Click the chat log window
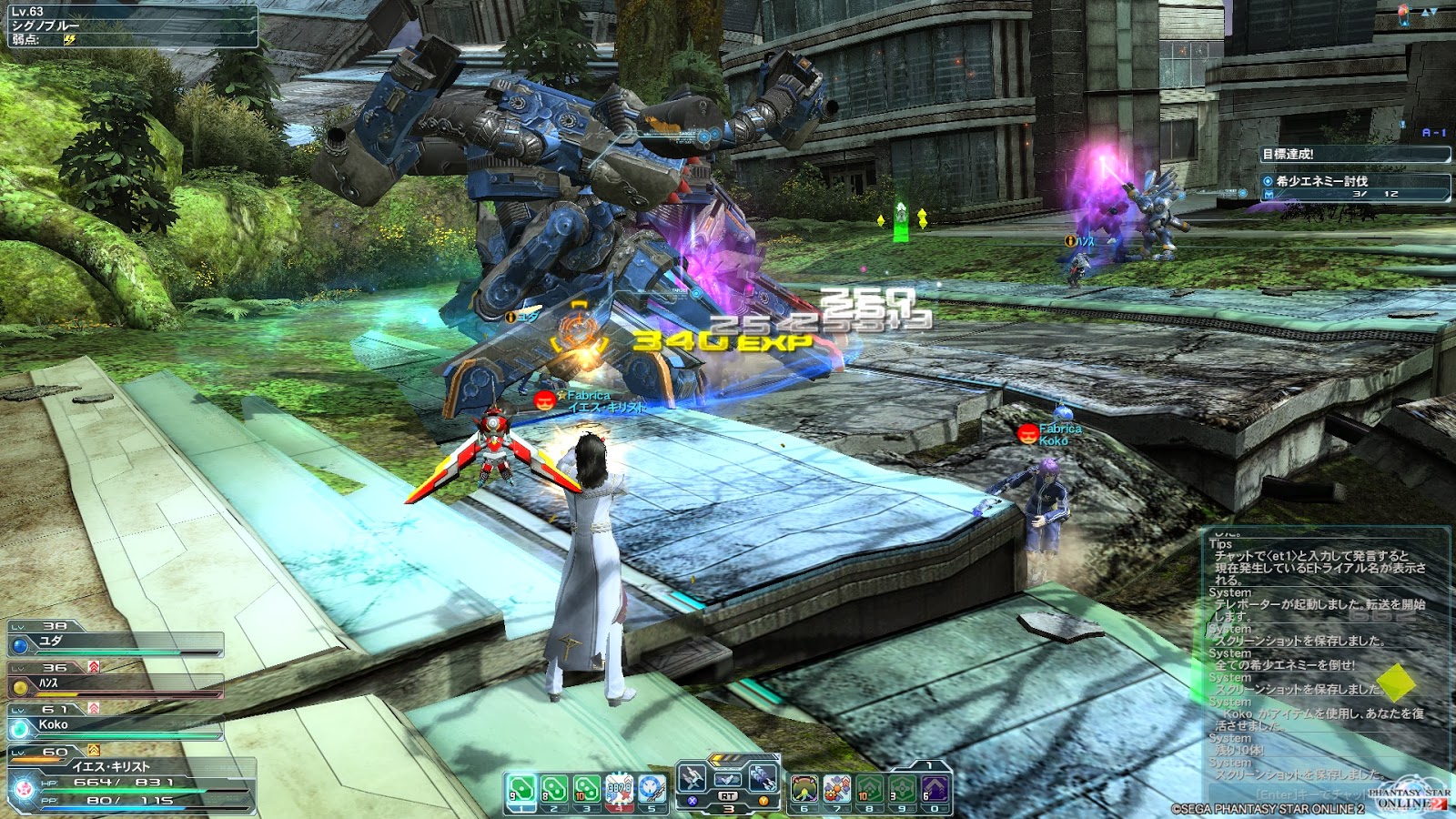Viewport: 1456px width, 819px height. coord(1325,655)
